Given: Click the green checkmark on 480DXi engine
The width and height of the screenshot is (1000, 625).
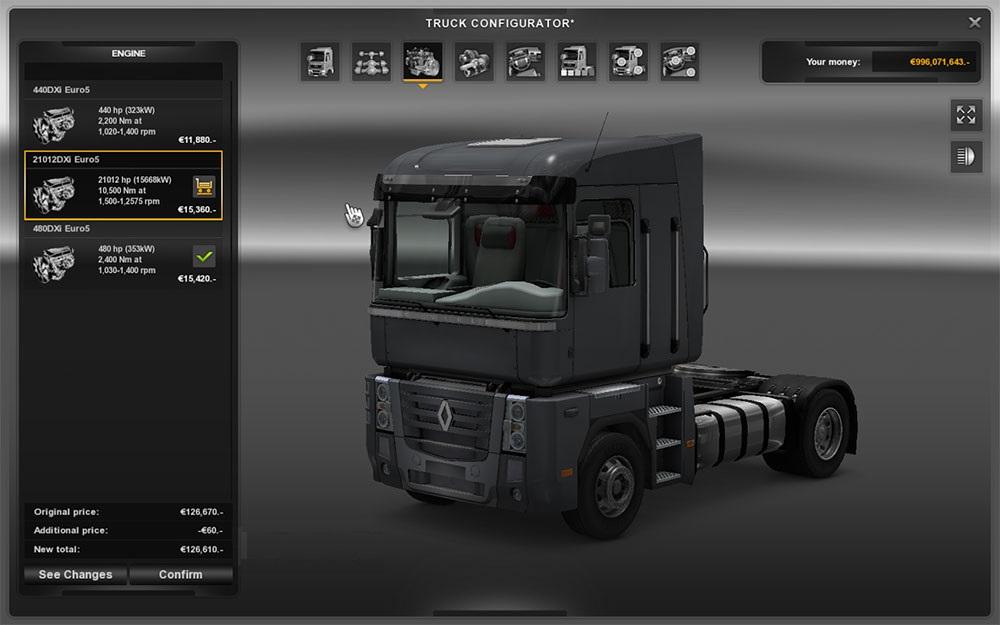Looking at the screenshot, I should [204, 256].
